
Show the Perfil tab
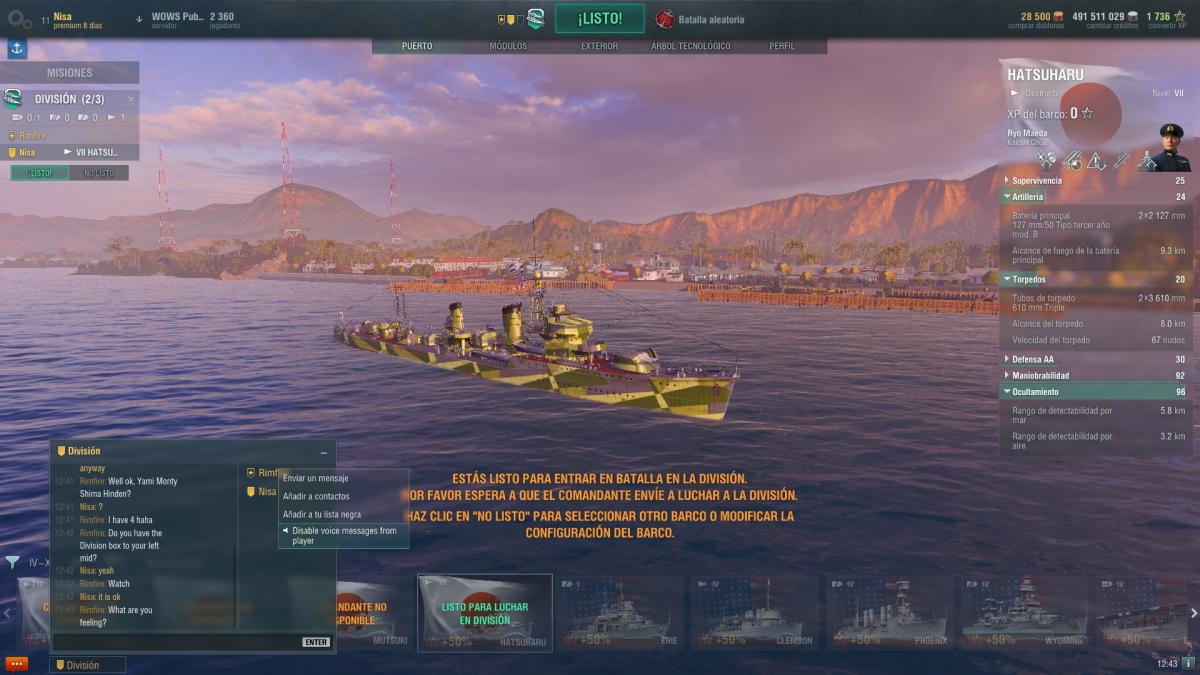click(782, 46)
